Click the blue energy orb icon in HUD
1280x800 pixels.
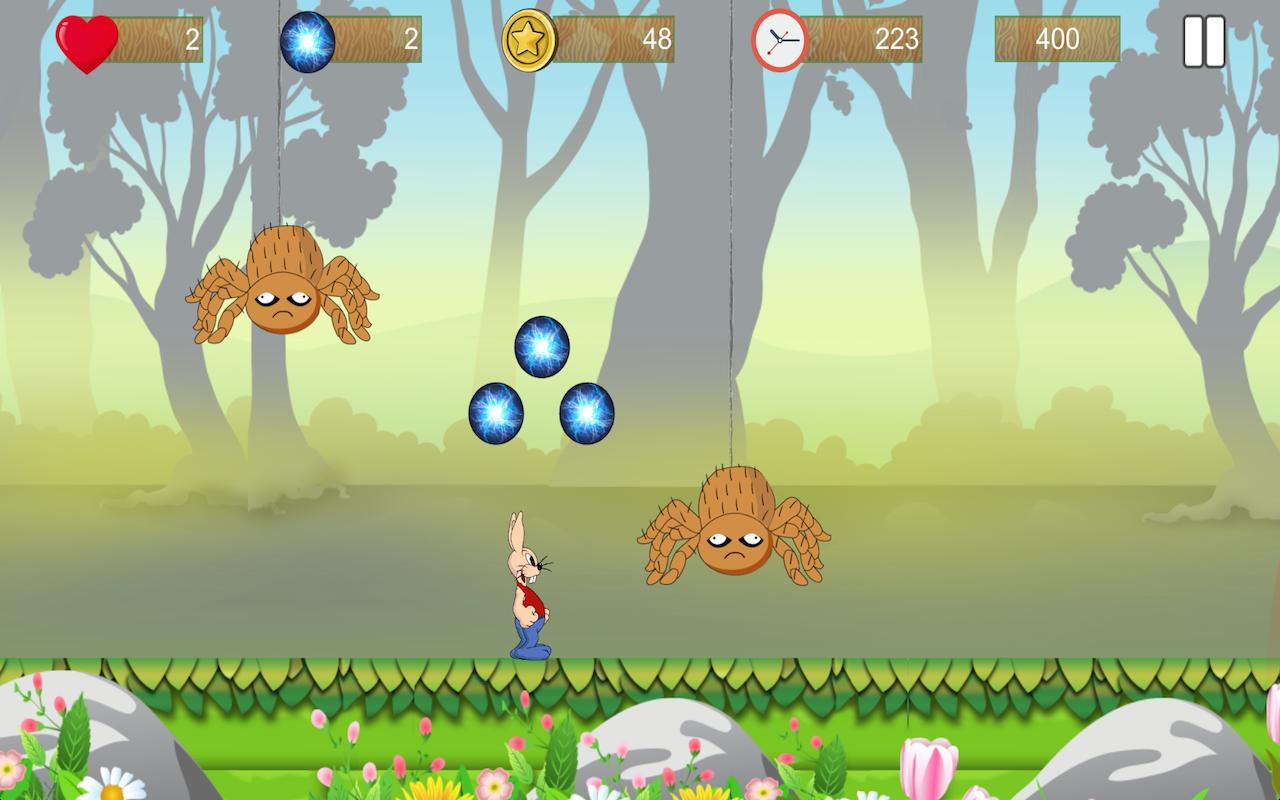tap(310, 40)
